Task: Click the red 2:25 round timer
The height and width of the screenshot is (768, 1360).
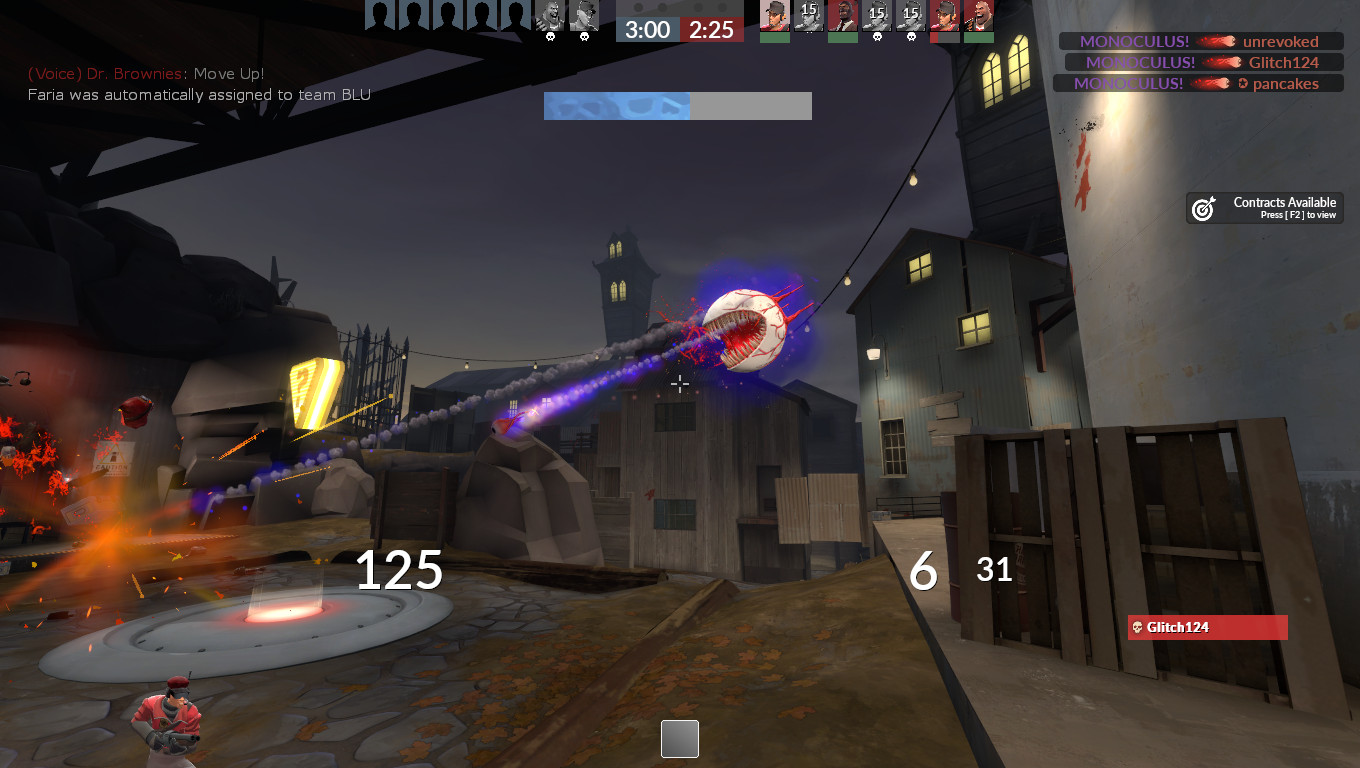Action: 712,30
